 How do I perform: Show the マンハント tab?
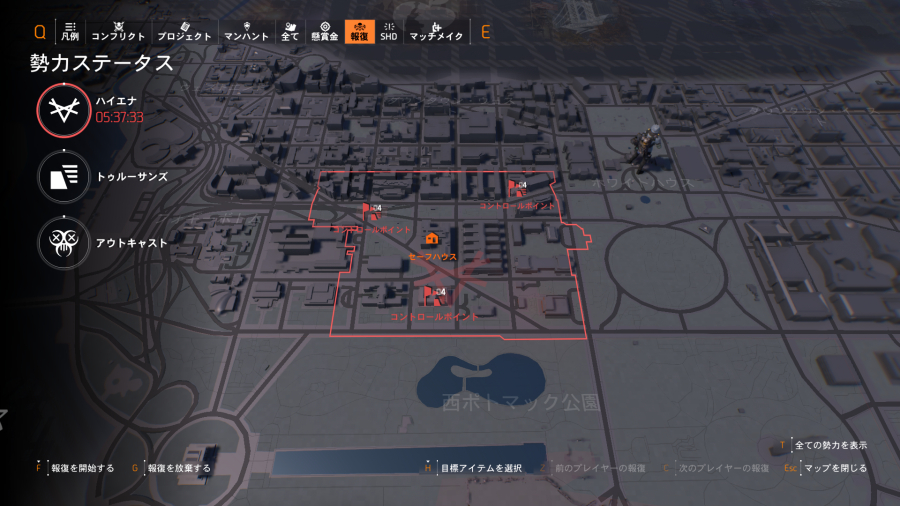245,31
